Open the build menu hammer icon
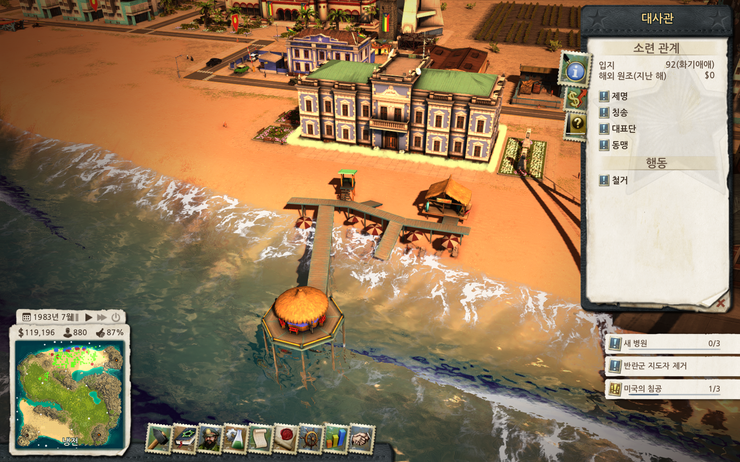 click(159, 437)
